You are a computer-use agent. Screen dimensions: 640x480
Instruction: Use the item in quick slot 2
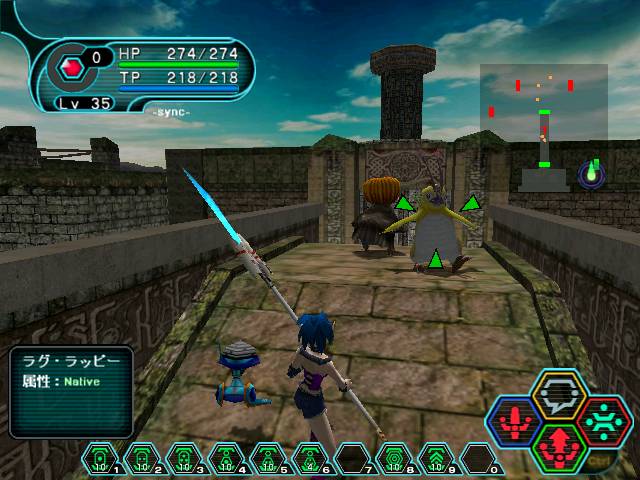pyautogui.click(x=142, y=459)
